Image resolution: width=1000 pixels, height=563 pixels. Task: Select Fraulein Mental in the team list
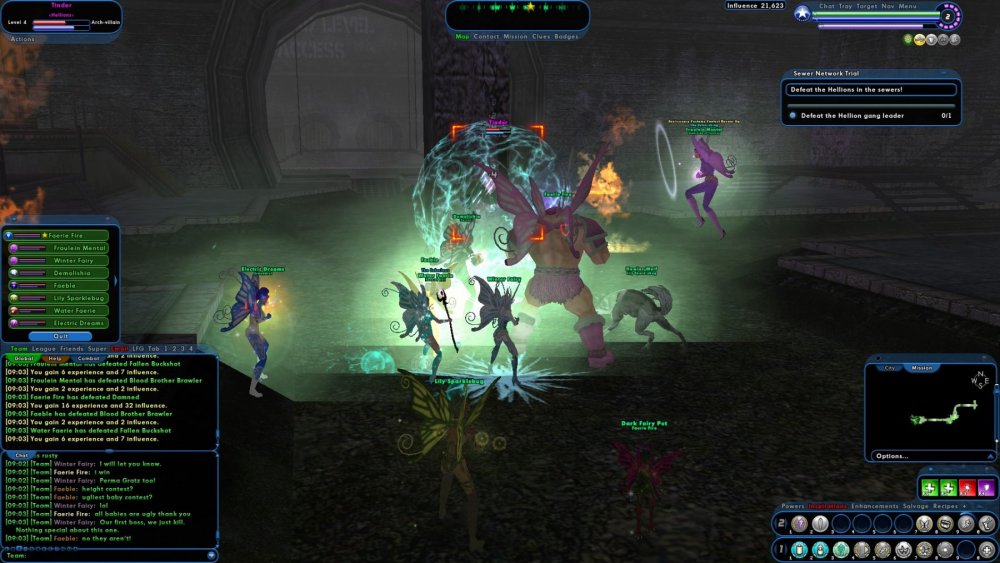pyautogui.click(x=78, y=247)
